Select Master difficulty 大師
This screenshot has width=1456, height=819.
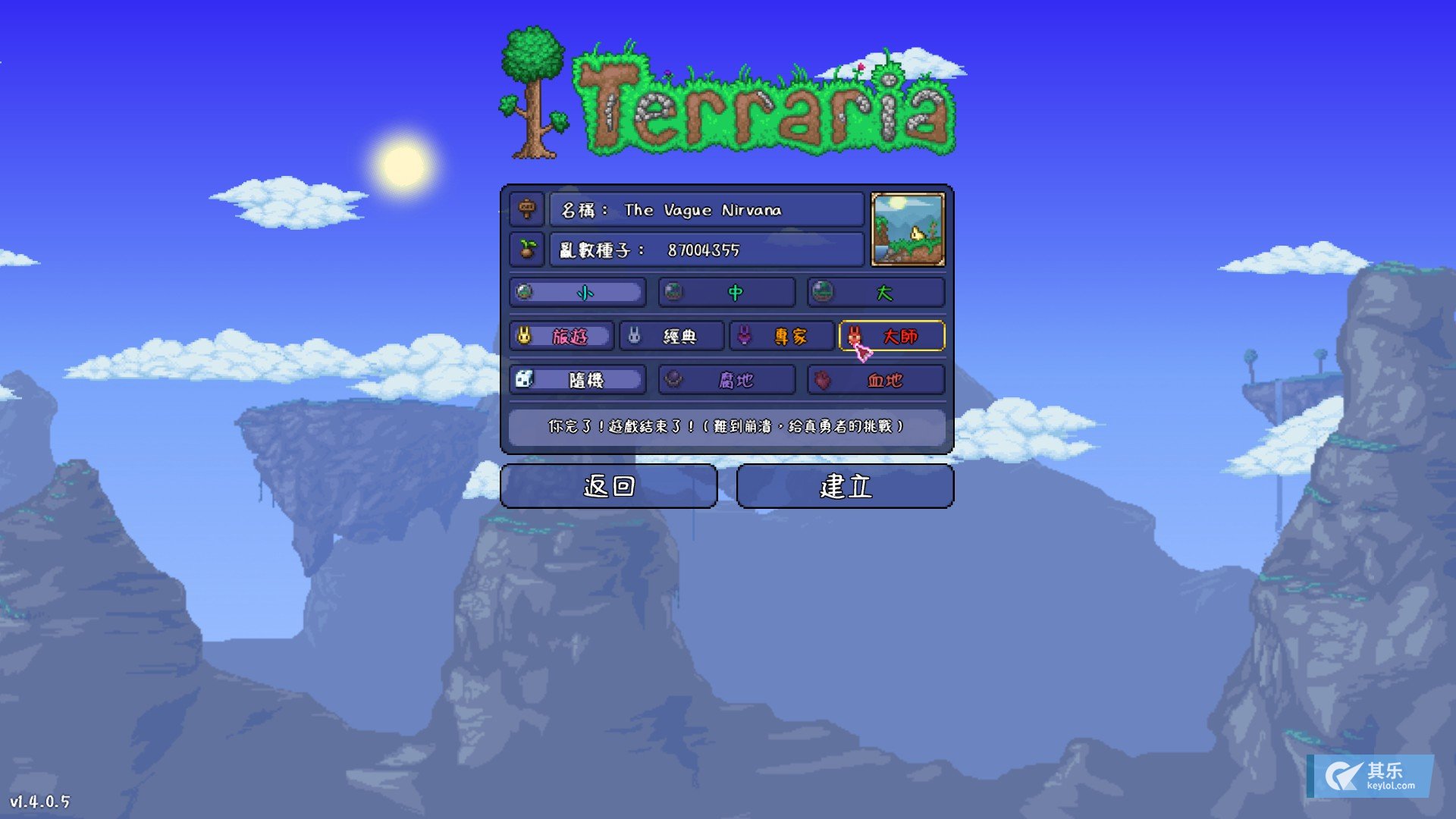tap(892, 336)
